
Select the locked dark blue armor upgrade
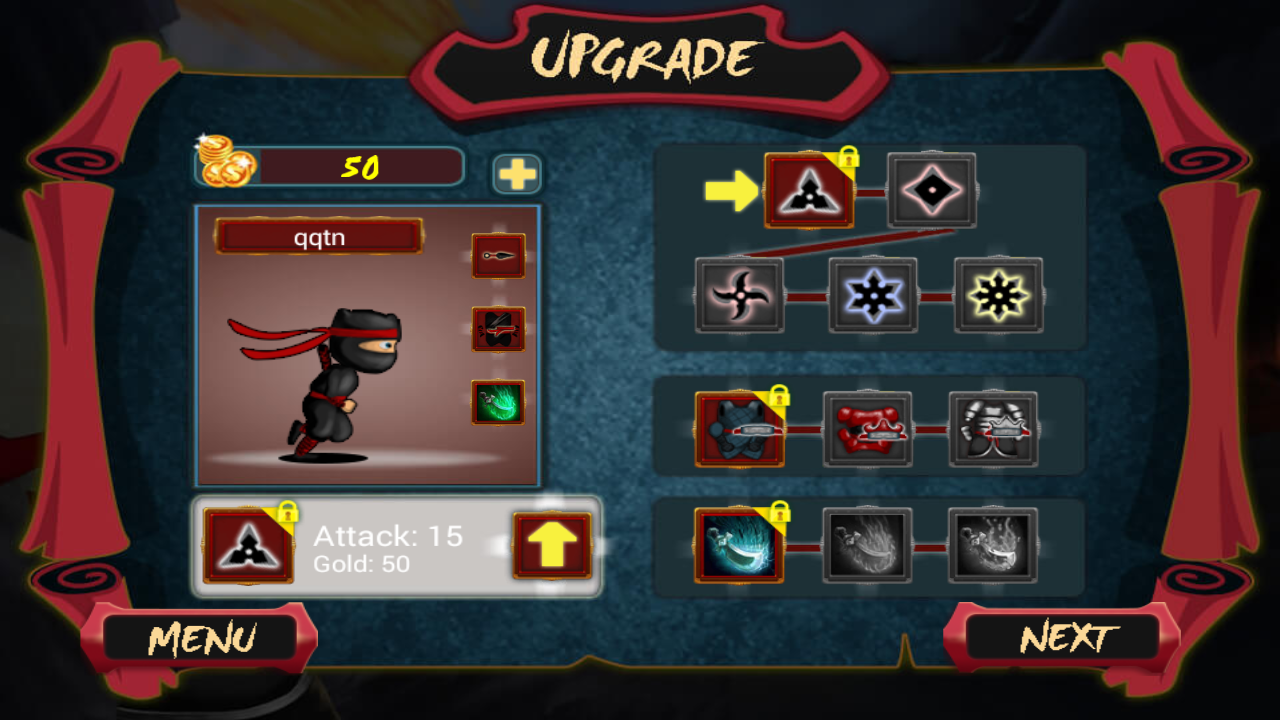pyautogui.click(x=740, y=430)
